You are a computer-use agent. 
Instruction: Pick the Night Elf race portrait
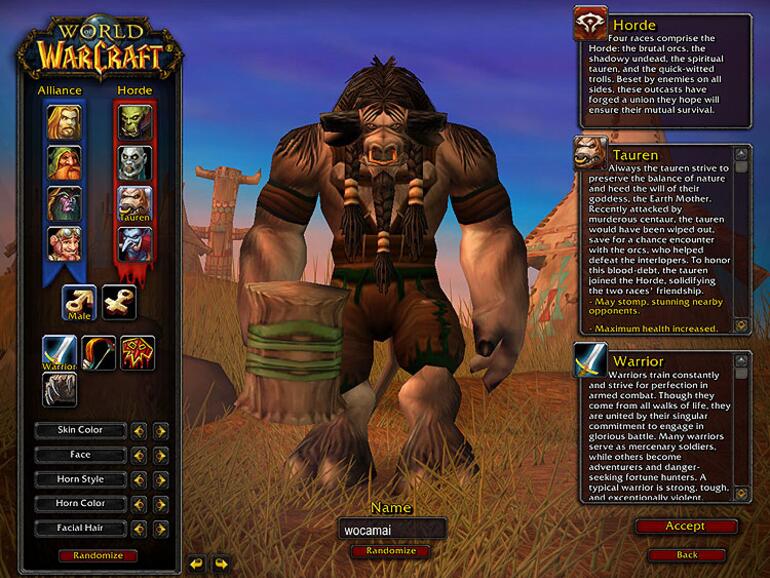click(63, 202)
